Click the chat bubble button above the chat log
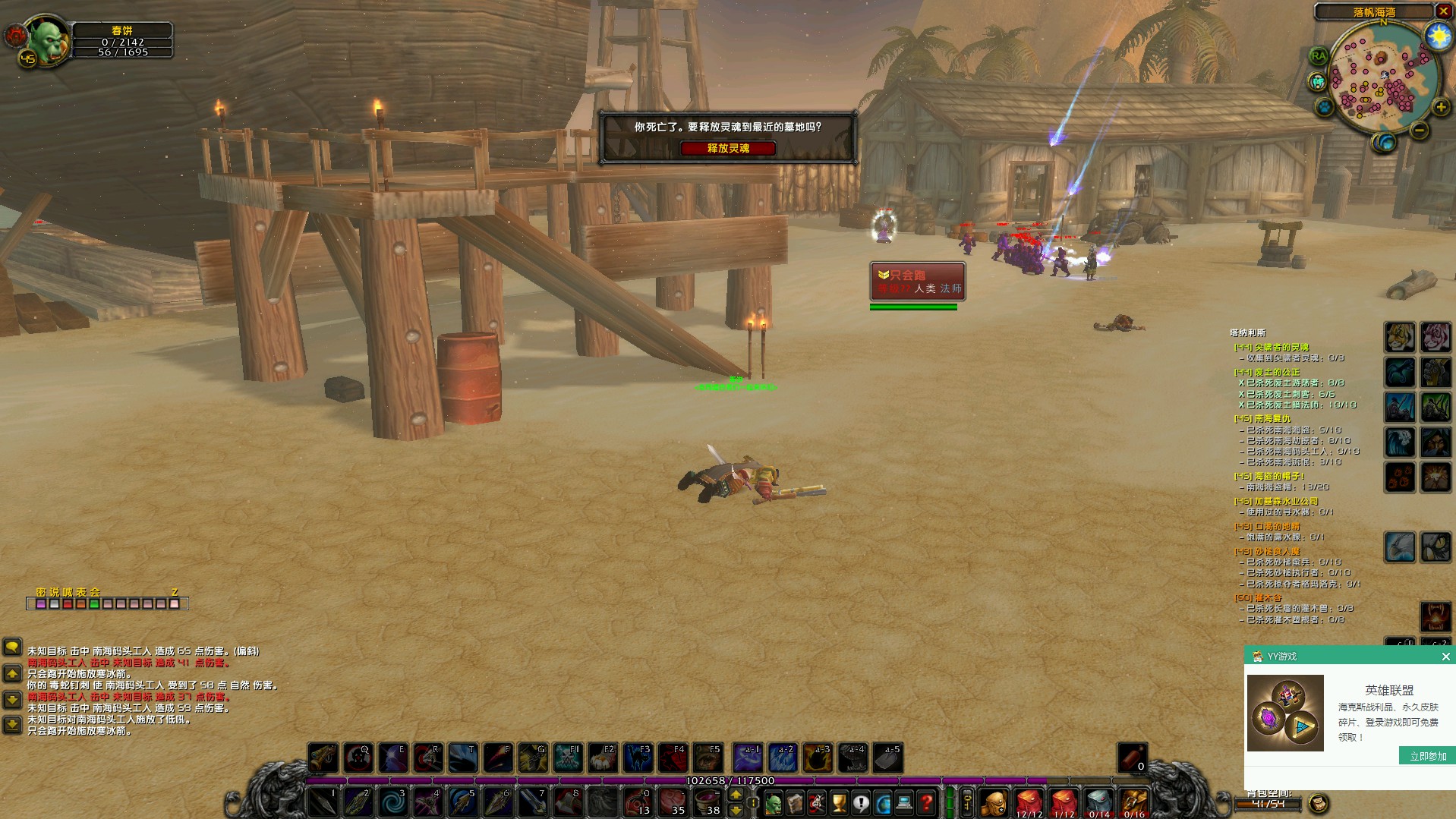Image resolution: width=1456 pixels, height=819 pixels. [12, 647]
